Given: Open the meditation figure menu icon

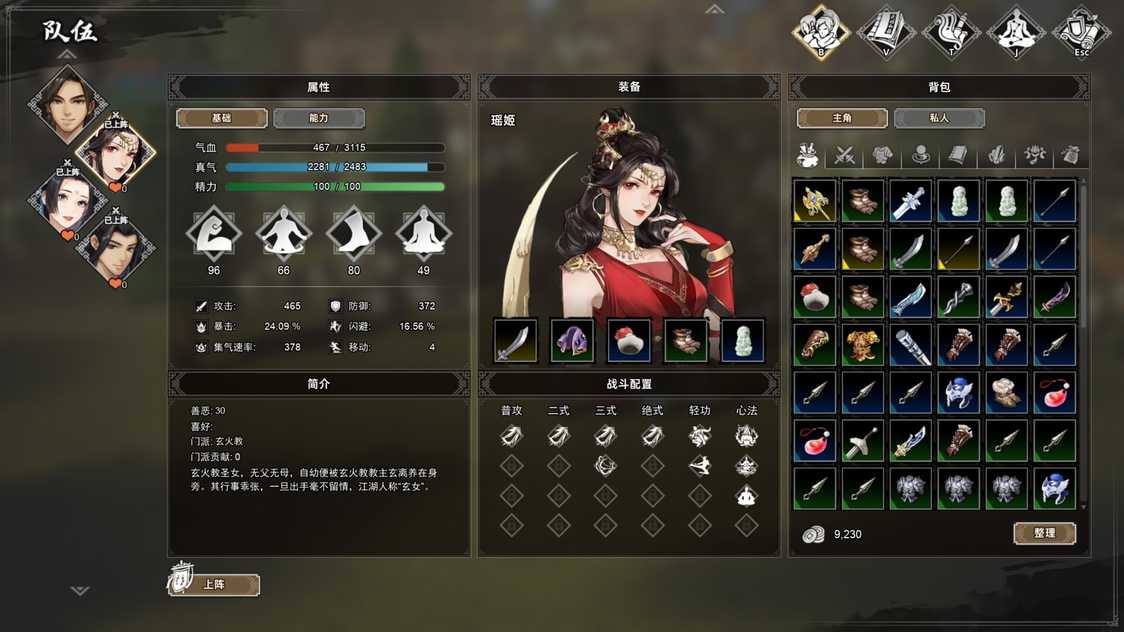Looking at the screenshot, I should 1016,32.
